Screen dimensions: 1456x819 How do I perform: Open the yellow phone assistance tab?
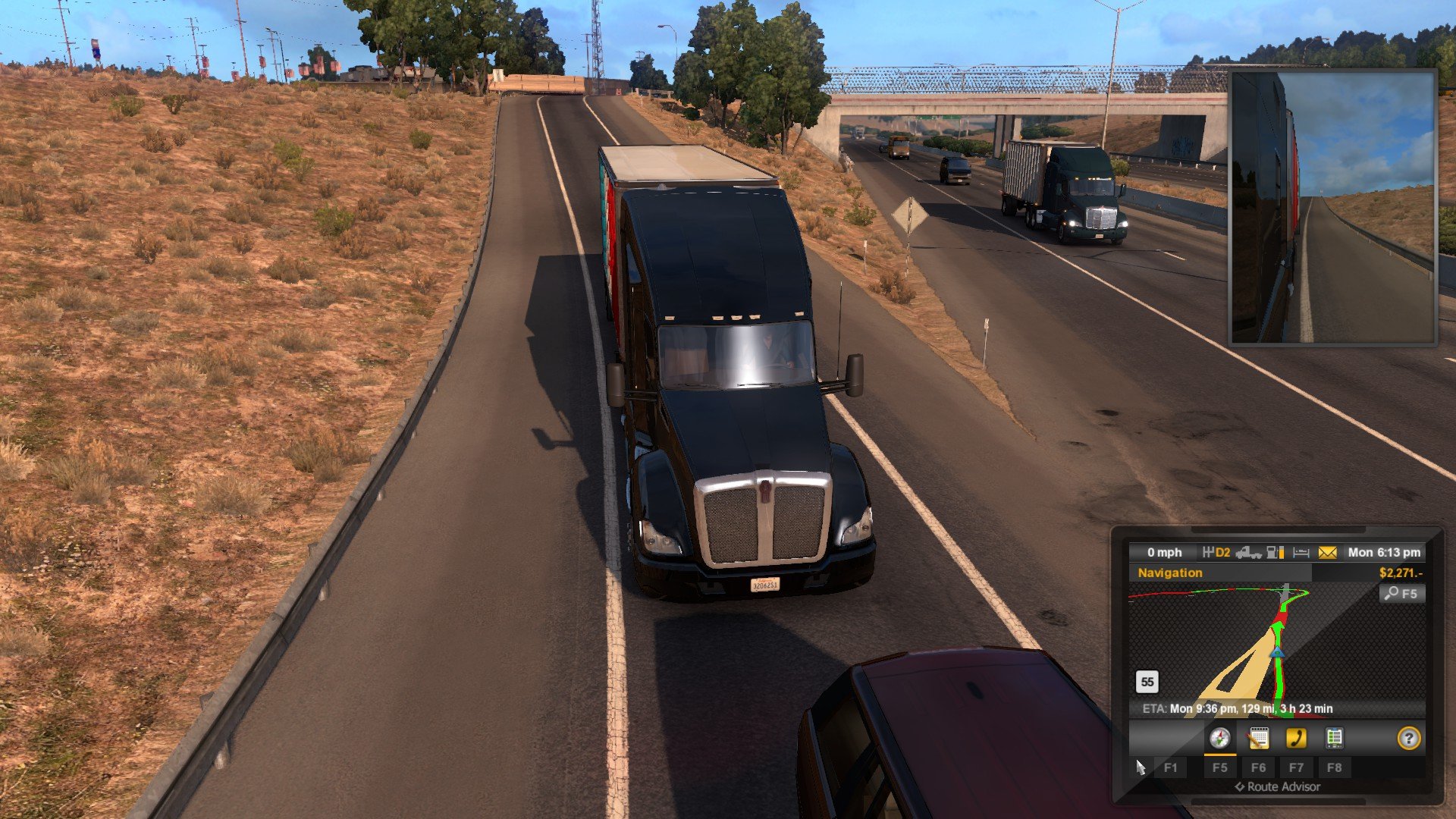coord(1296,738)
